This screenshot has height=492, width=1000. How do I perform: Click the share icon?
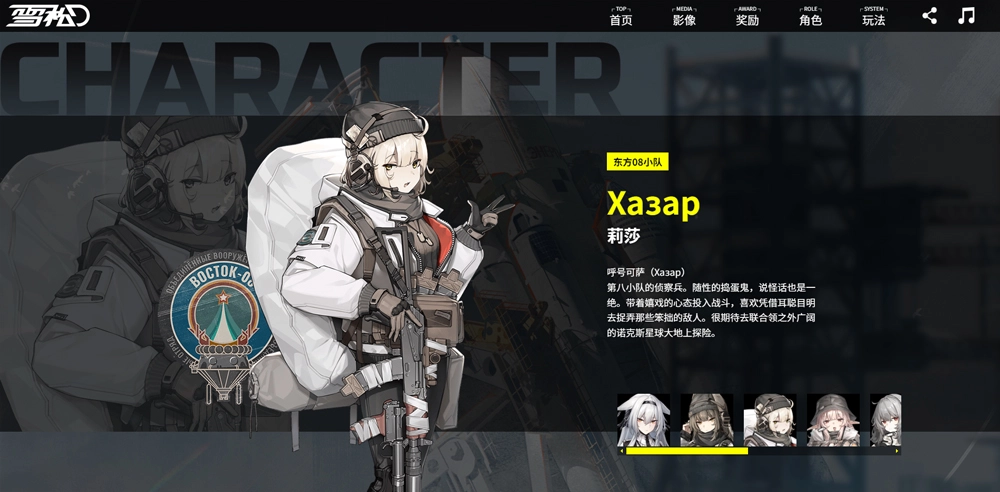(x=930, y=16)
